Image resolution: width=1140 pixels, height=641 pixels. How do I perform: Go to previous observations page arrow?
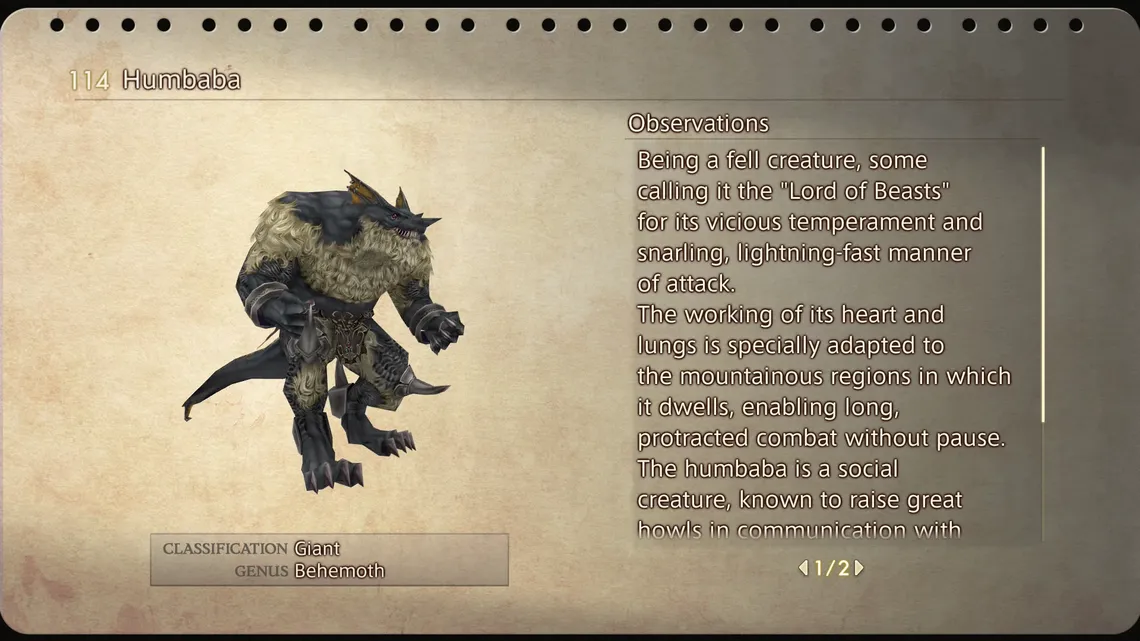pyautogui.click(x=803, y=568)
